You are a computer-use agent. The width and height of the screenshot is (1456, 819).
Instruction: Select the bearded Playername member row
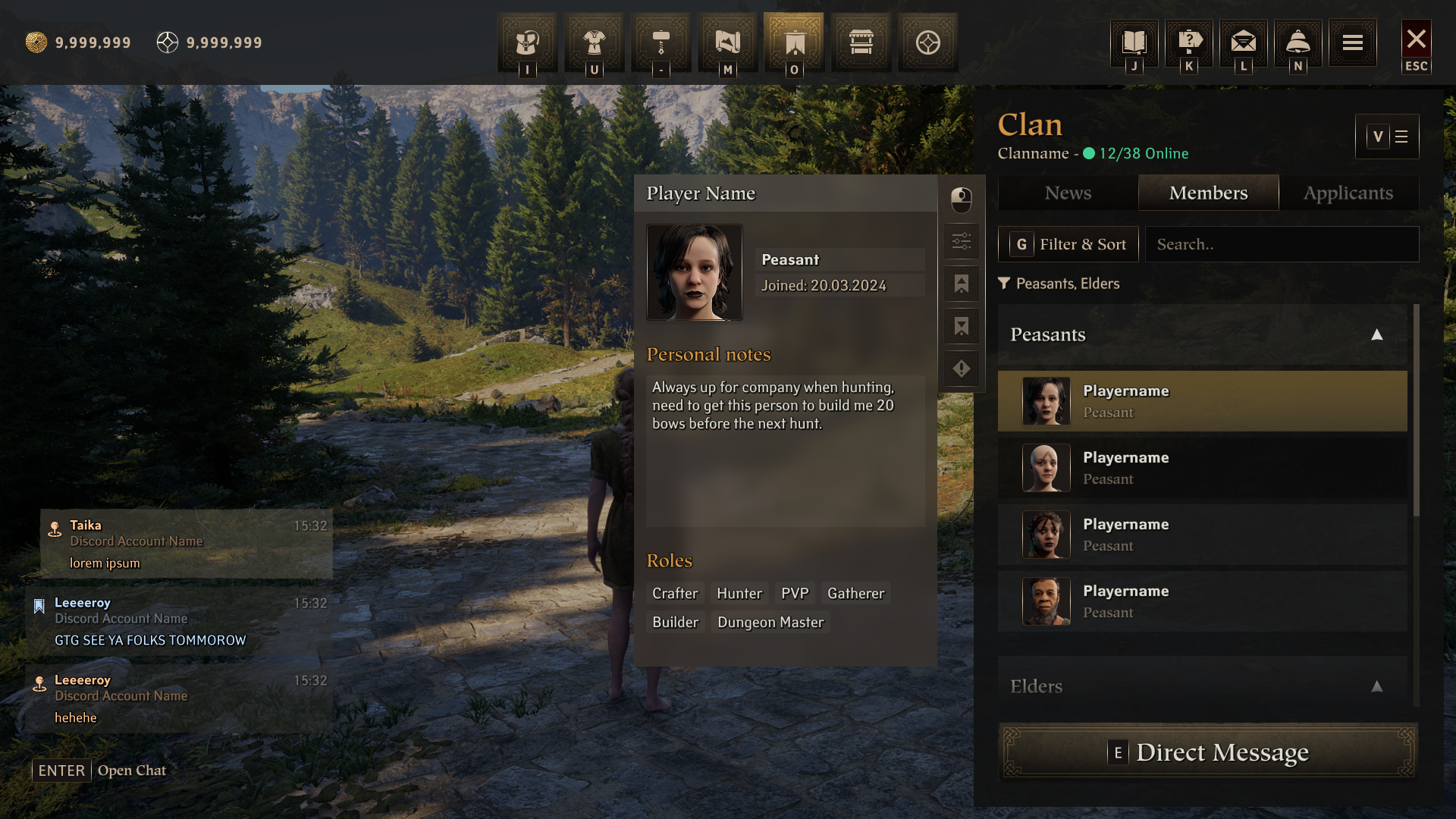pos(1202,601)
